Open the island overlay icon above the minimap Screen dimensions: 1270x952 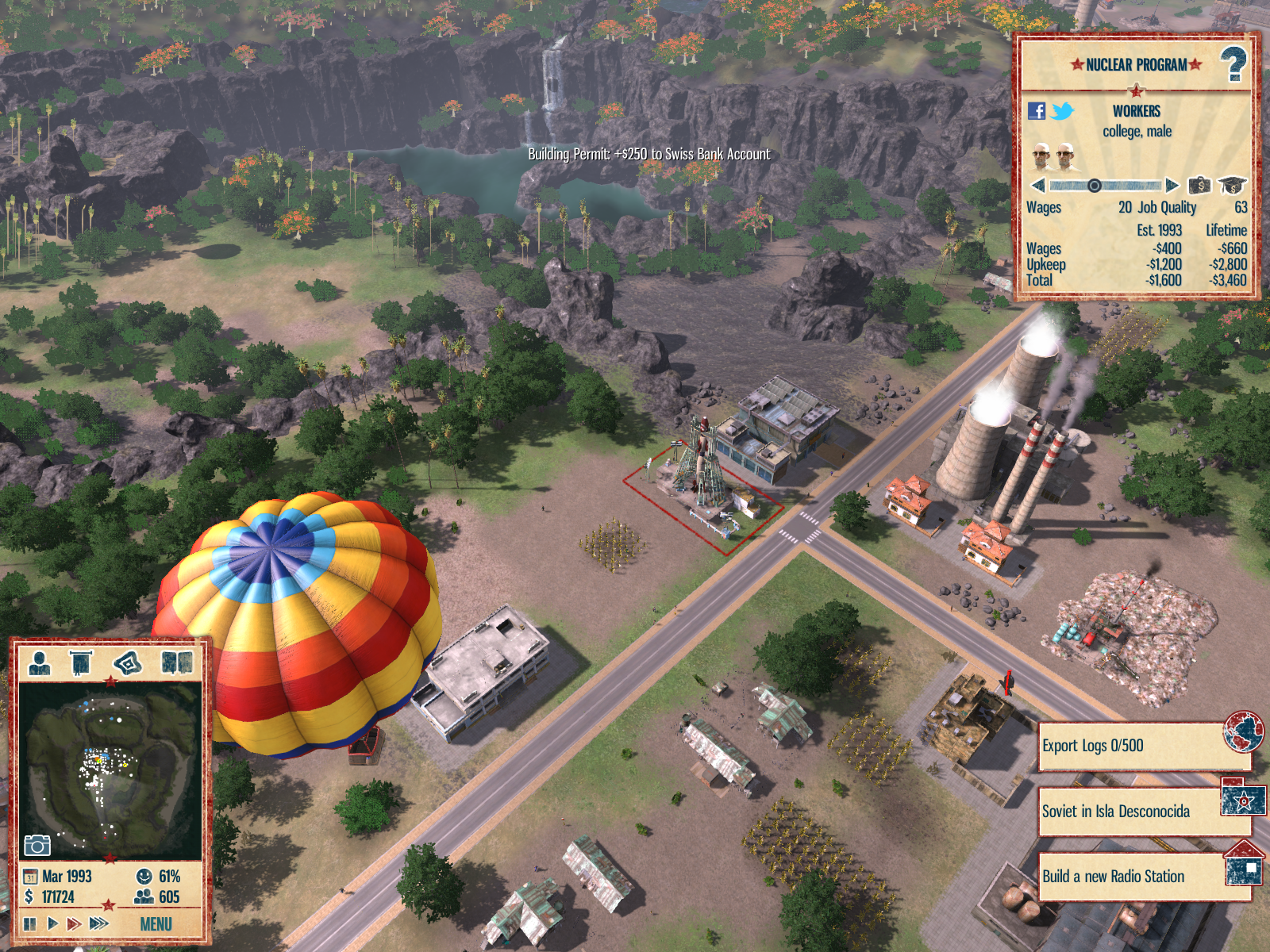(127, 662)
